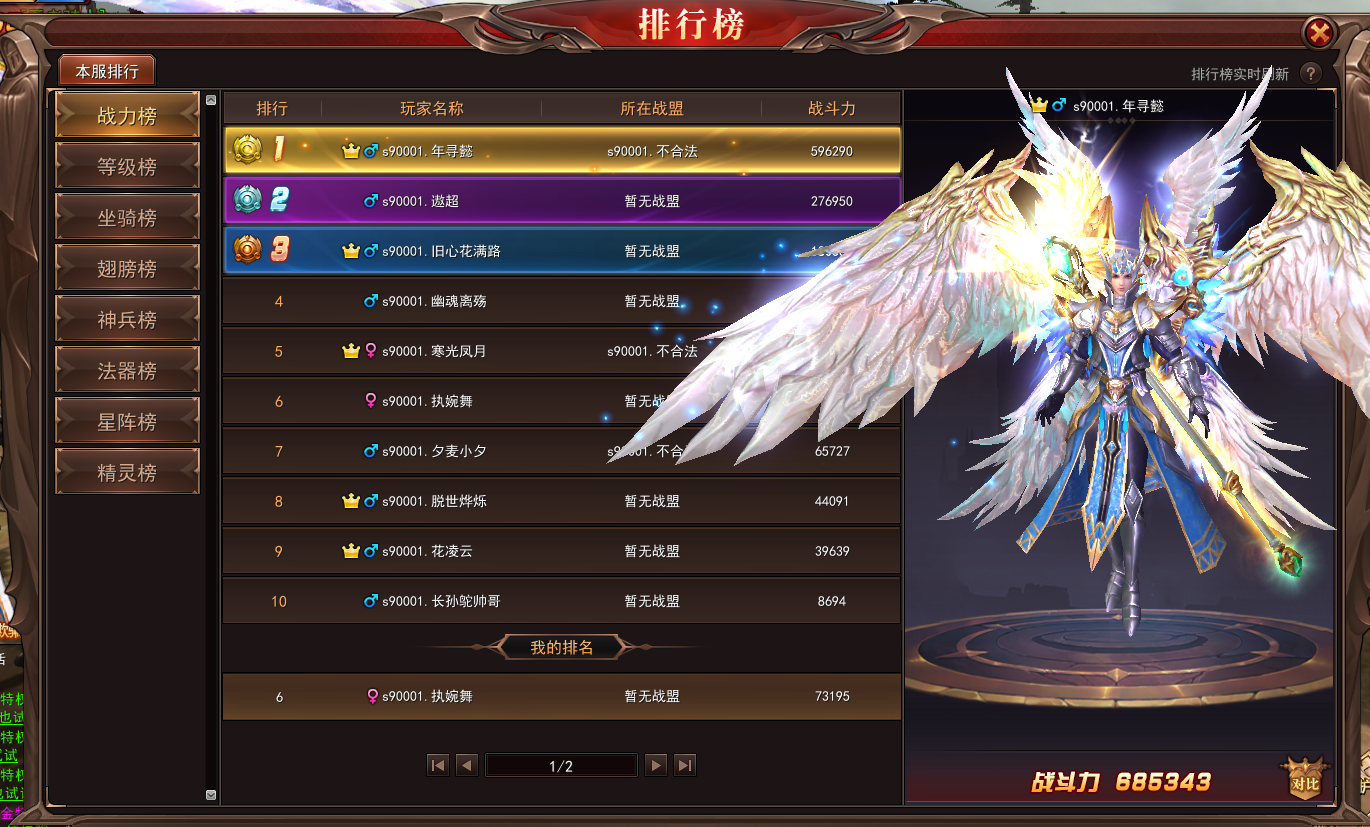Switch to the 神兵榜 ranking
This screenshot has height=827, width=1370.
coord(127,320)
